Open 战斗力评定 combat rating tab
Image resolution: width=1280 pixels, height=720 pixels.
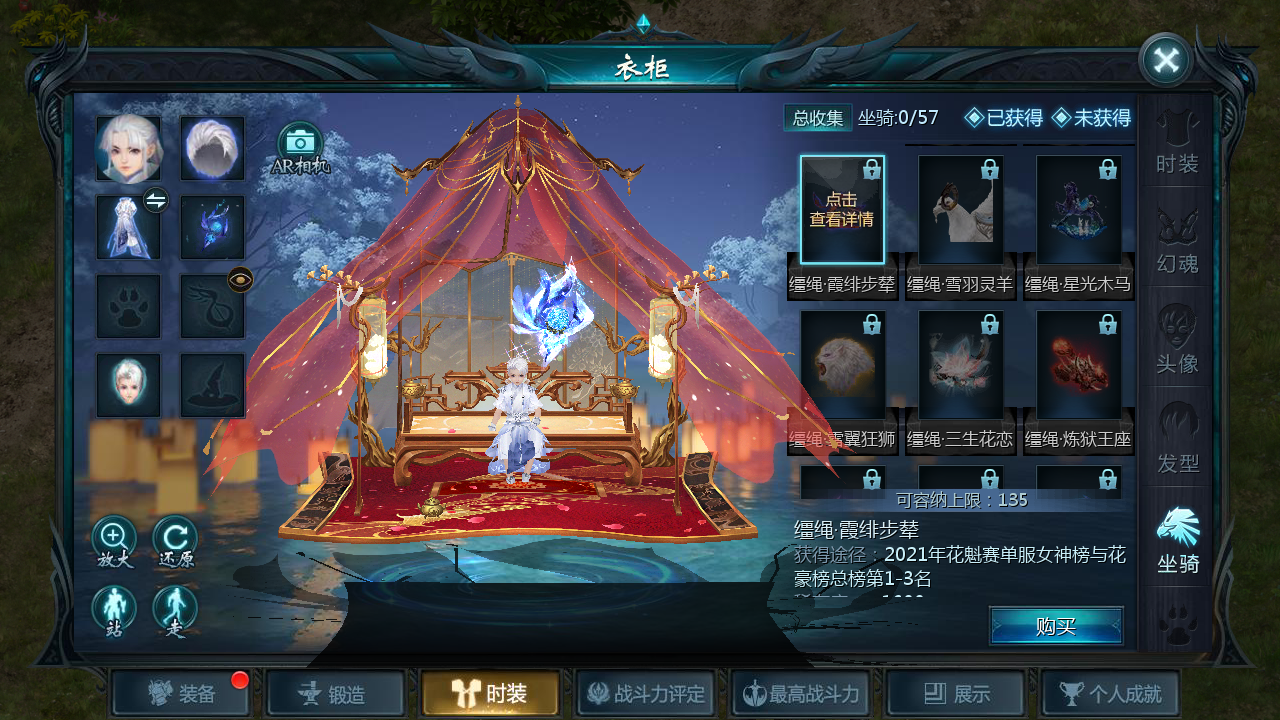[x=646, y=693]
